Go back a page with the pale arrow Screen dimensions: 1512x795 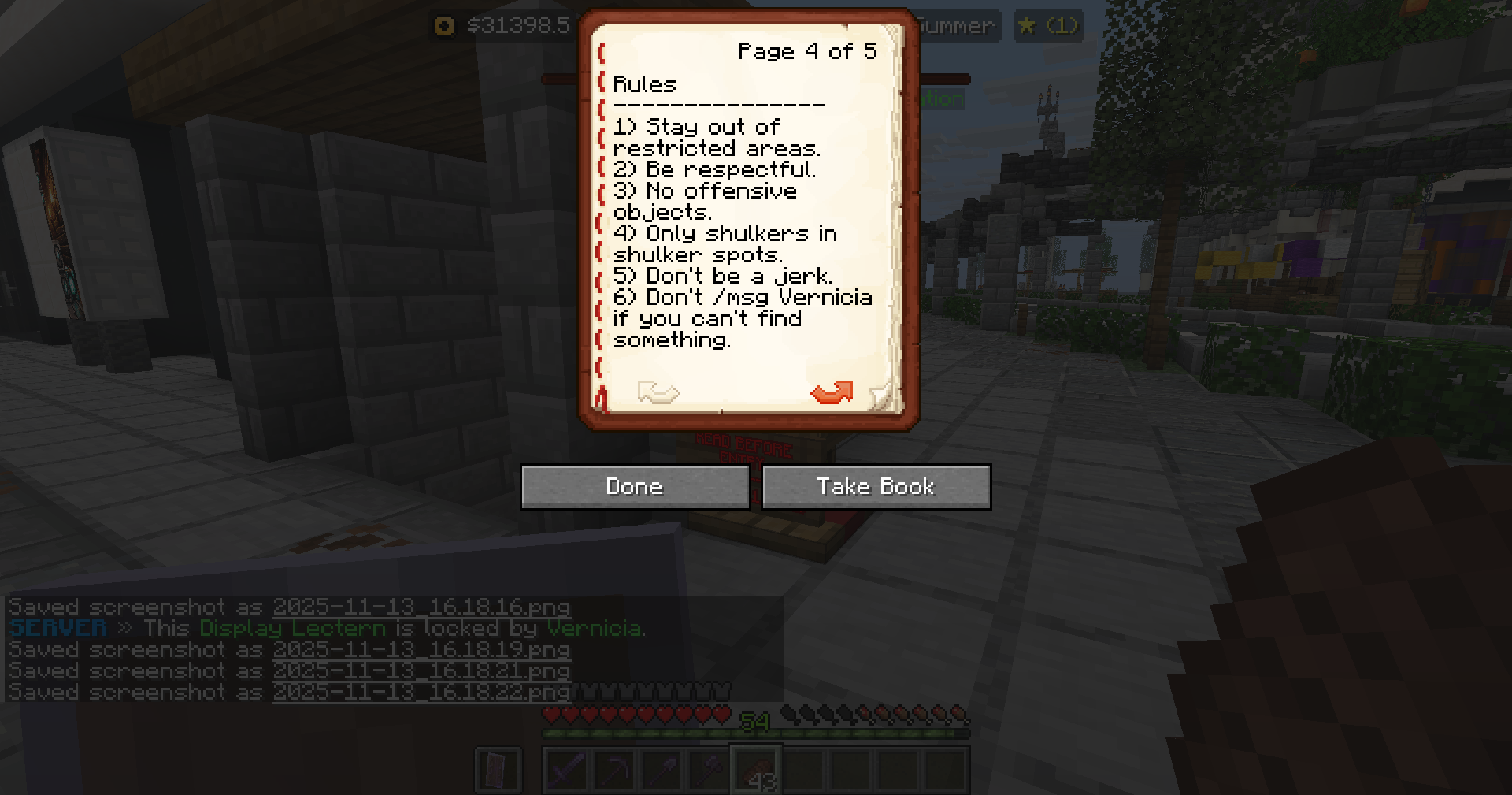point(658,392)
